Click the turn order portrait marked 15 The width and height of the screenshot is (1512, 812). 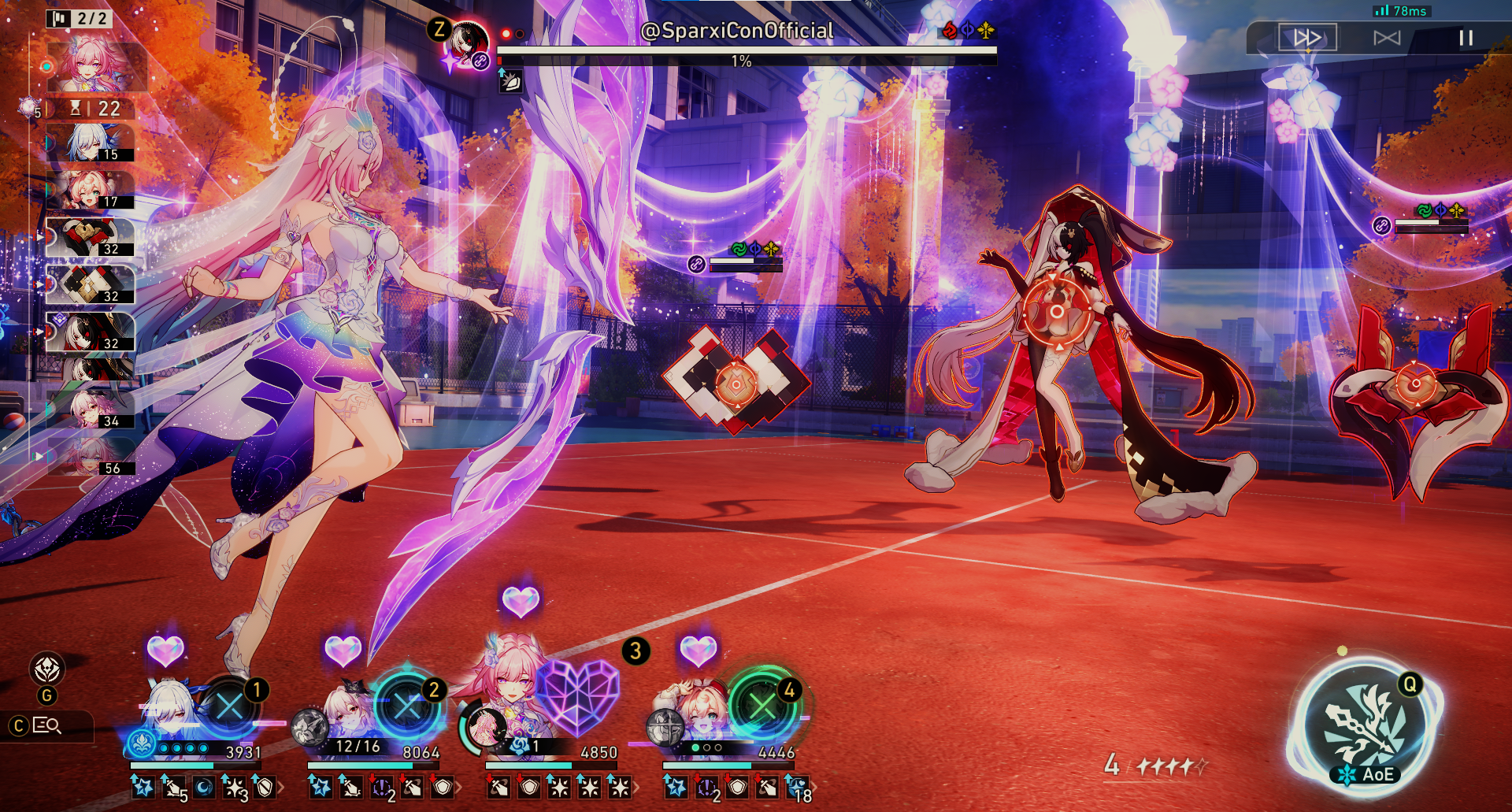coord(90,143)
